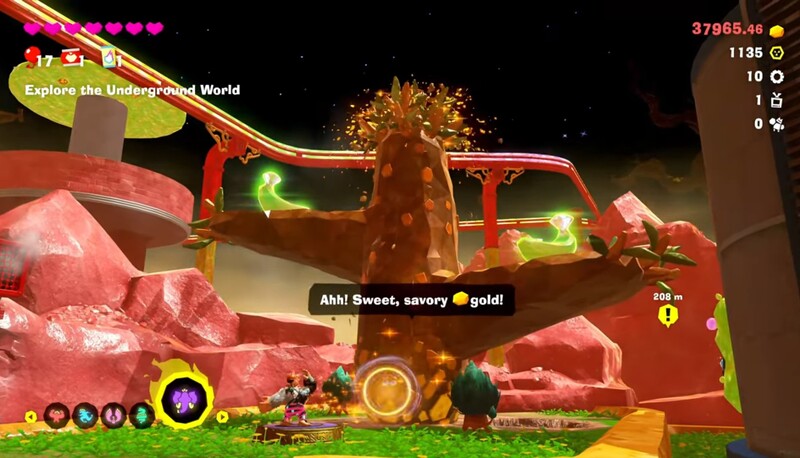
Task: Choose the red gorilla Kong transformation
Action: 58,415
